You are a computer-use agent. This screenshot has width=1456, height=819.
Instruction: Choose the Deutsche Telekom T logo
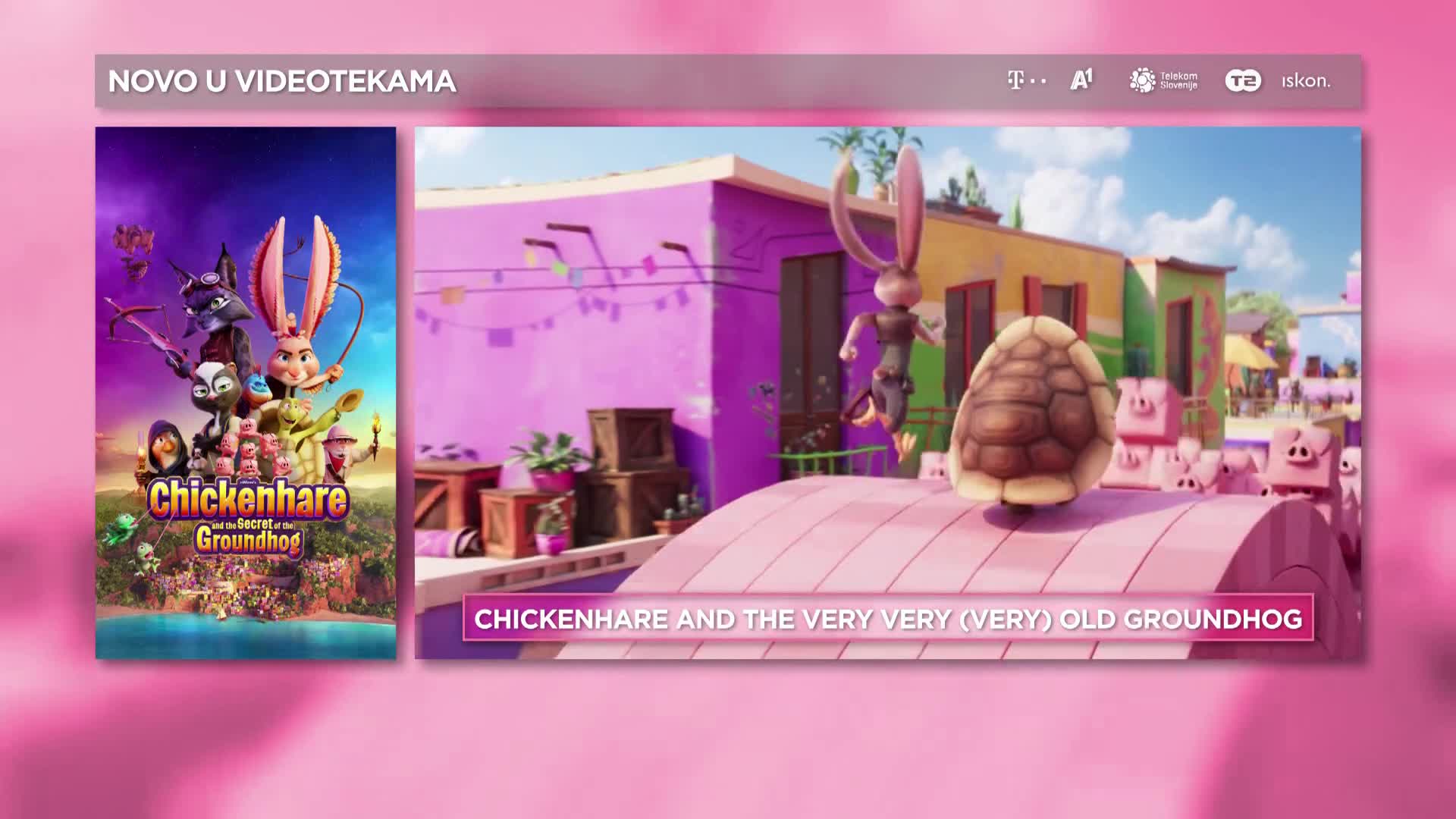[x=1026, y=80]
